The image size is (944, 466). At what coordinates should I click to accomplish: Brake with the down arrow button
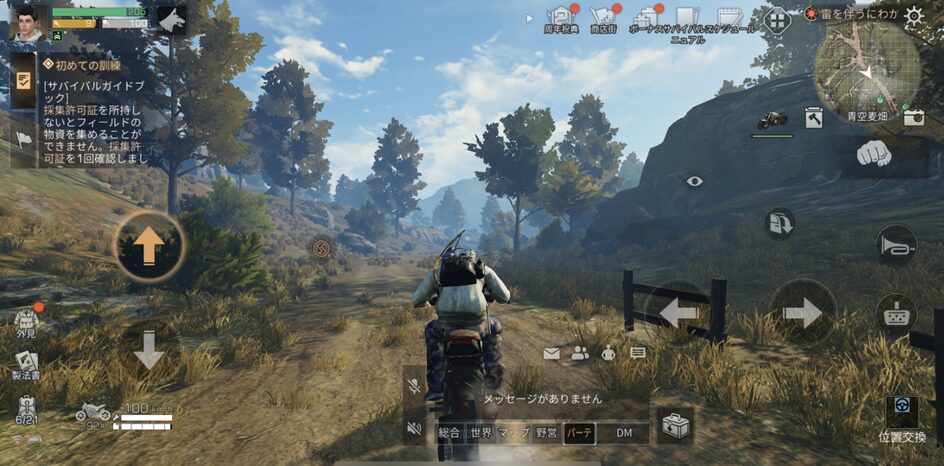(149, 350)
